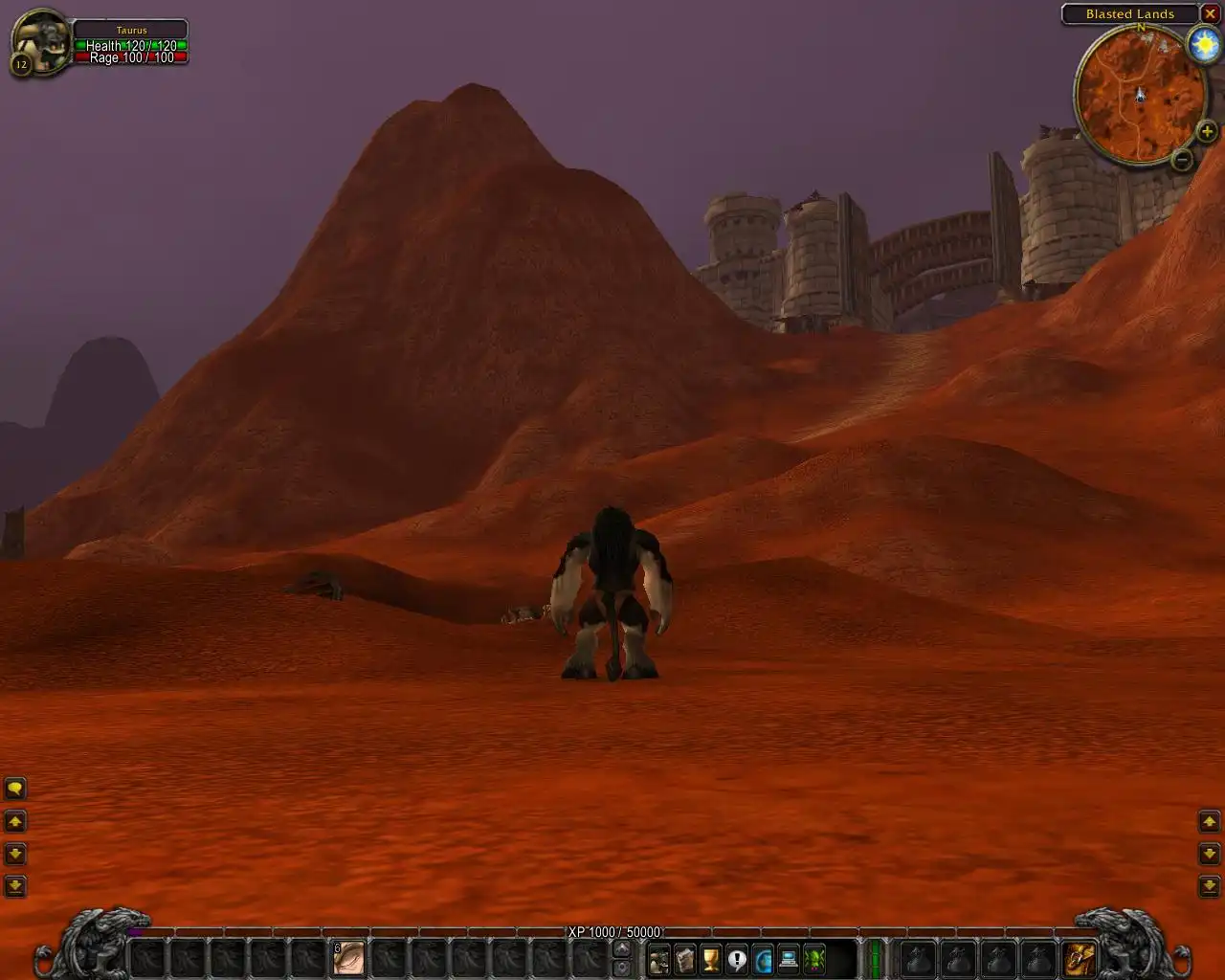Open the computer main menu icon
This screenshot has width=1225, height=980.
(x=789, y=958)
